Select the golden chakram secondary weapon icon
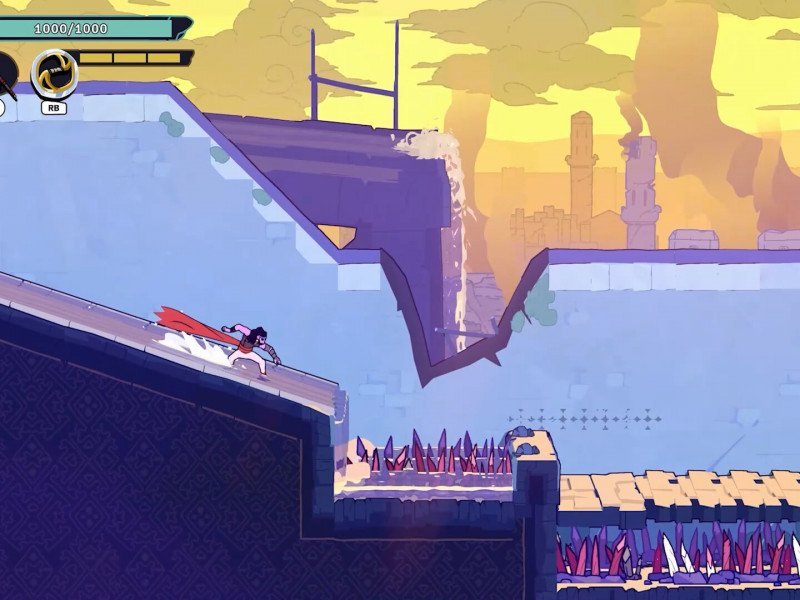 54,73
